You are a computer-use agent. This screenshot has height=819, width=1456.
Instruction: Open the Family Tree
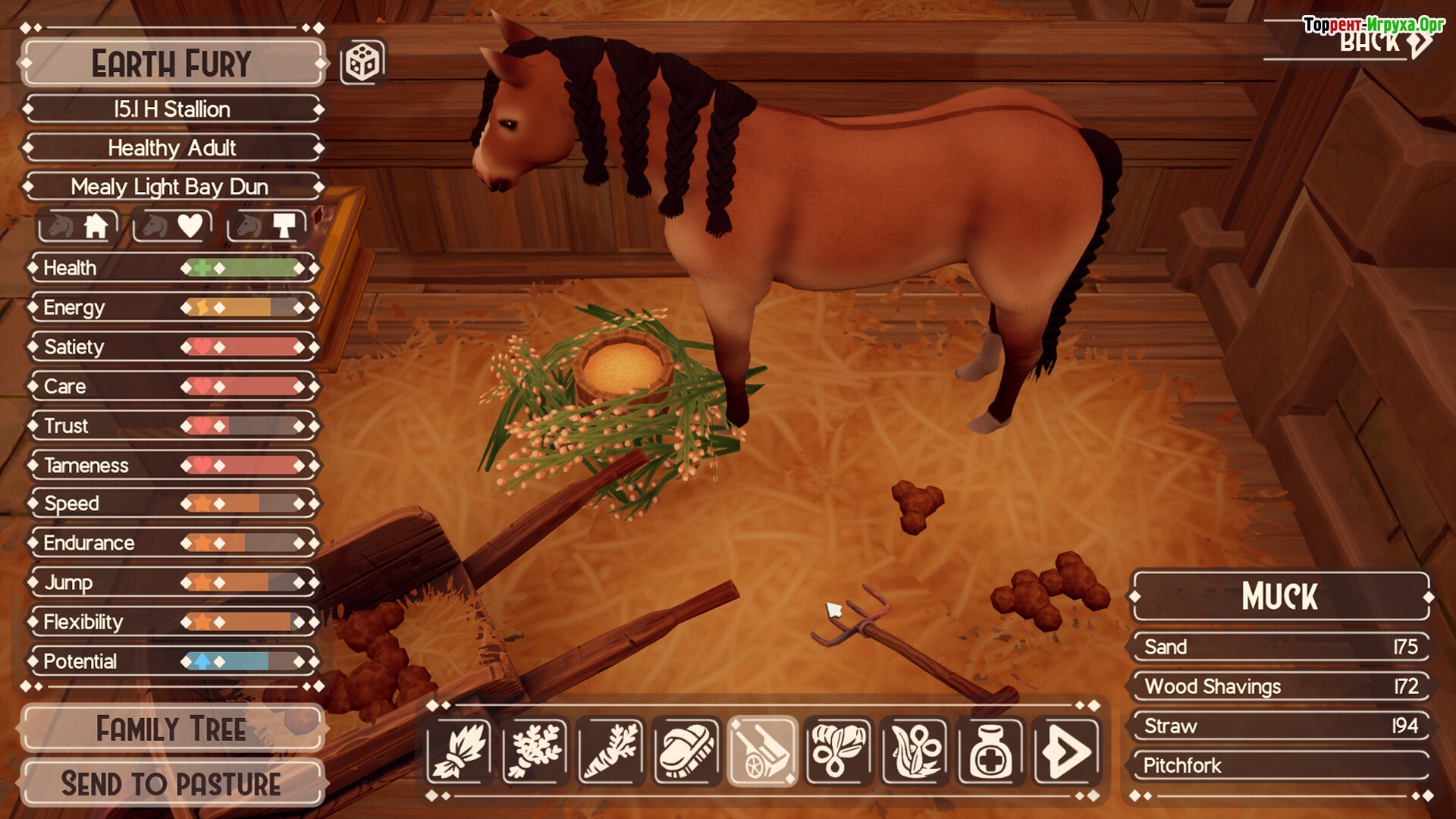coord(172,729)
